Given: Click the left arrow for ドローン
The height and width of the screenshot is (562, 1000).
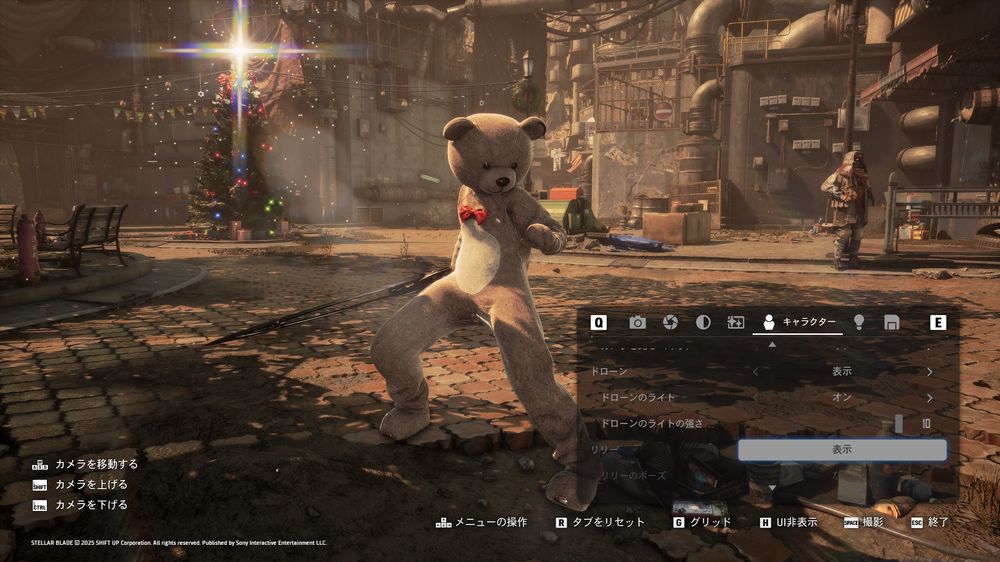Looking at the screenshot, I should coord(755,371).
